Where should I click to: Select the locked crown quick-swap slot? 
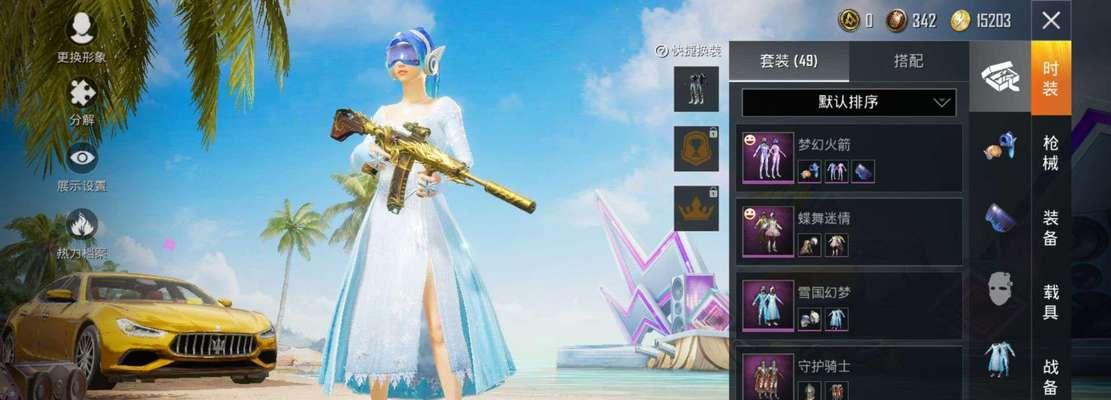click(x=696, y=208)
